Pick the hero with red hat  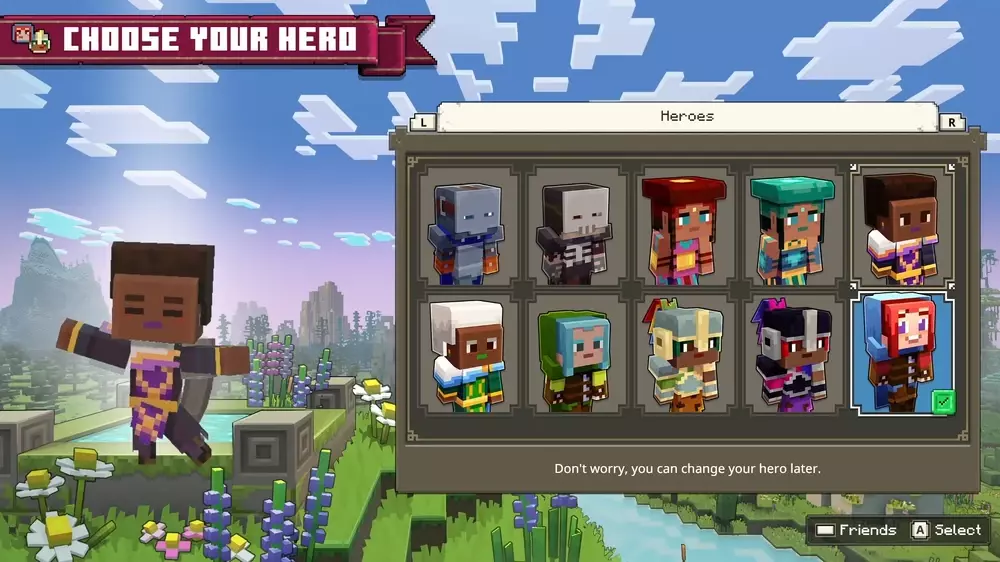[x=685, y=226]
